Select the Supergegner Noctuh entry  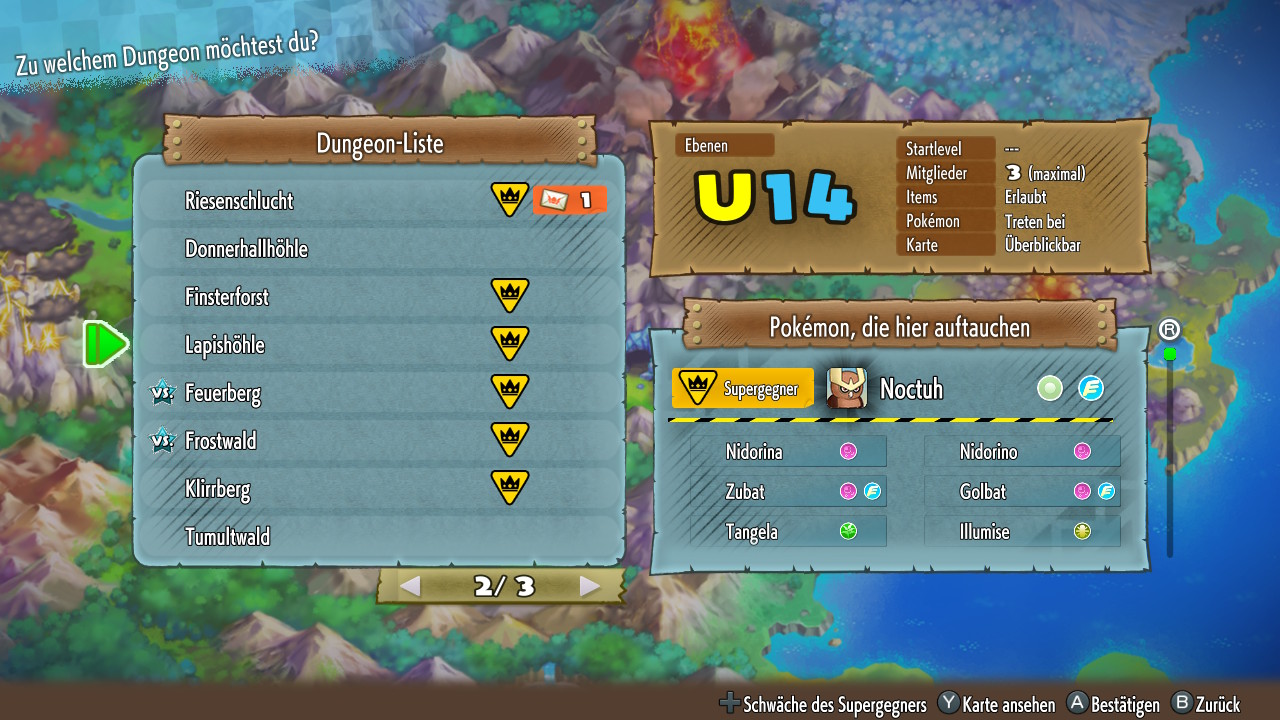tap(890, 389)
